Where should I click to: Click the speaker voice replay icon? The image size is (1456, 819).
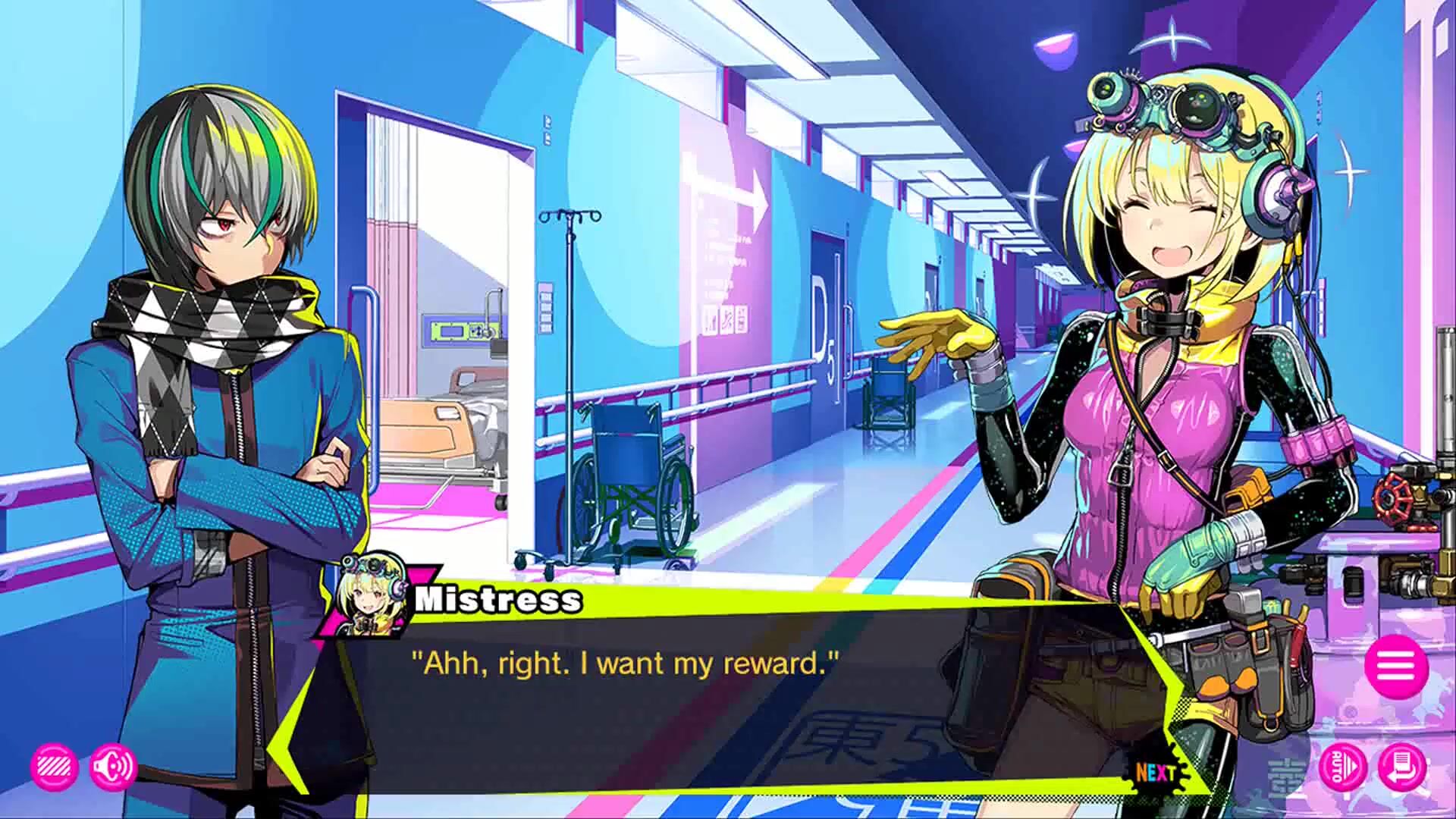(113, 767)
